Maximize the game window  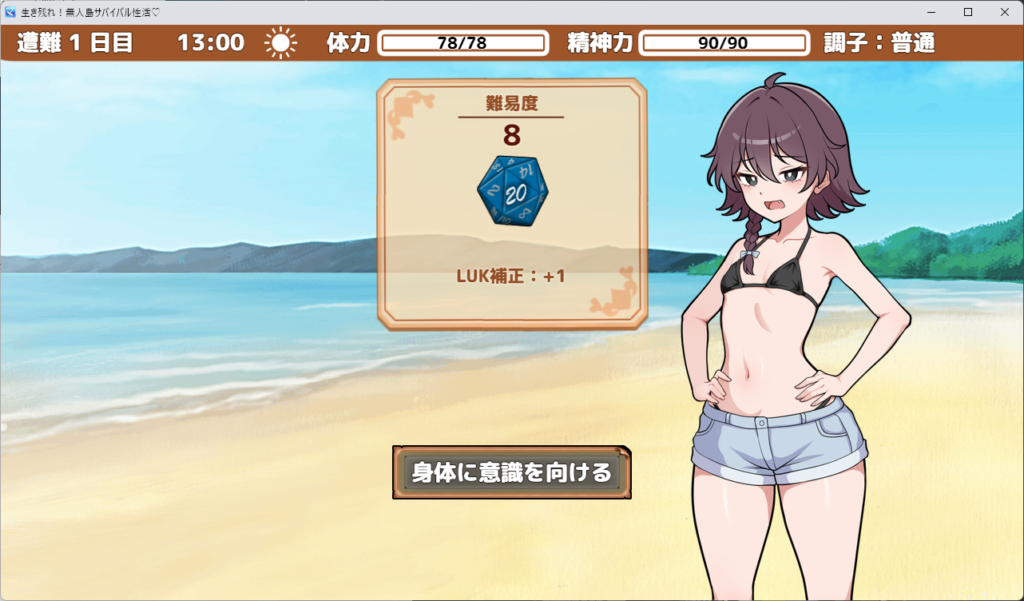tap(967, 12)
